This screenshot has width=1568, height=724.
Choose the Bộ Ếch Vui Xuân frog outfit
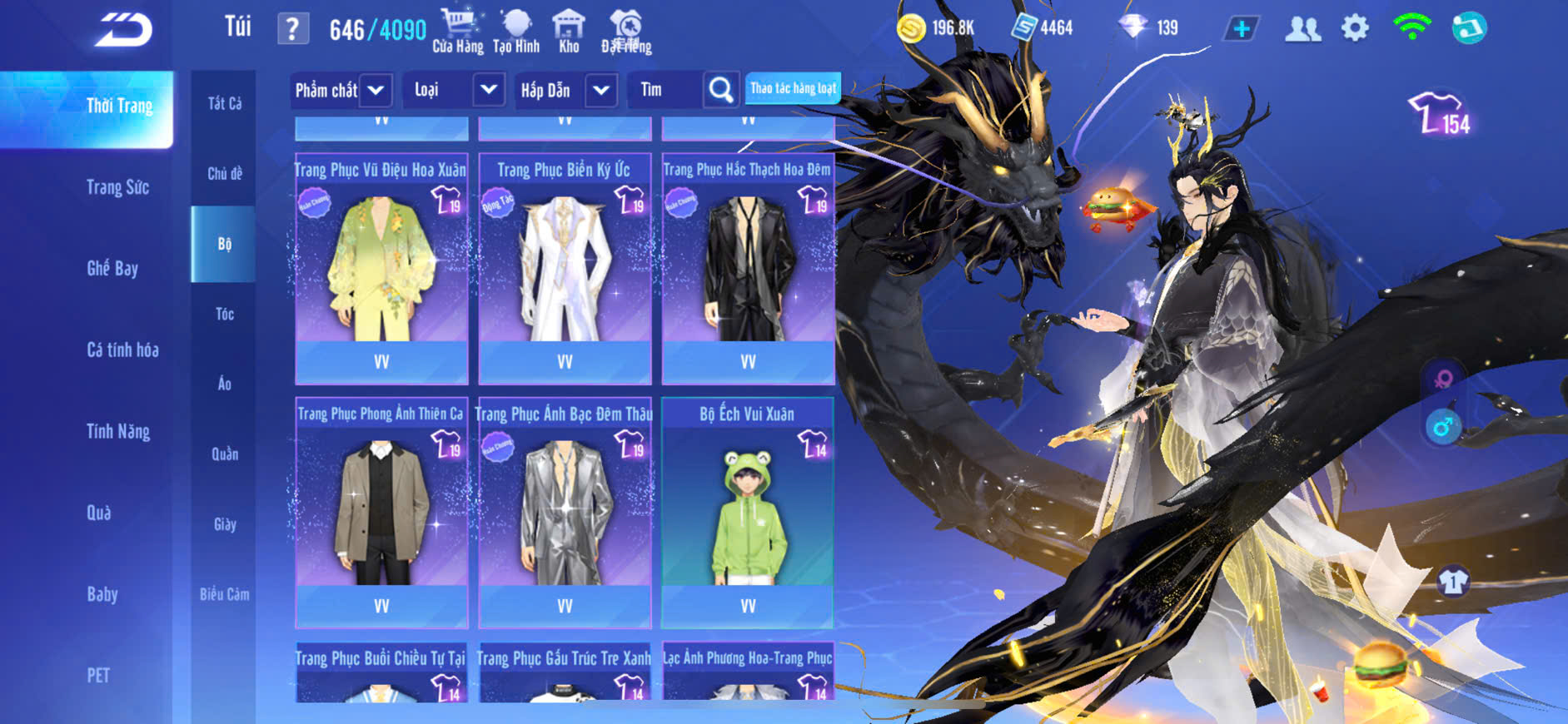(748, 510)
